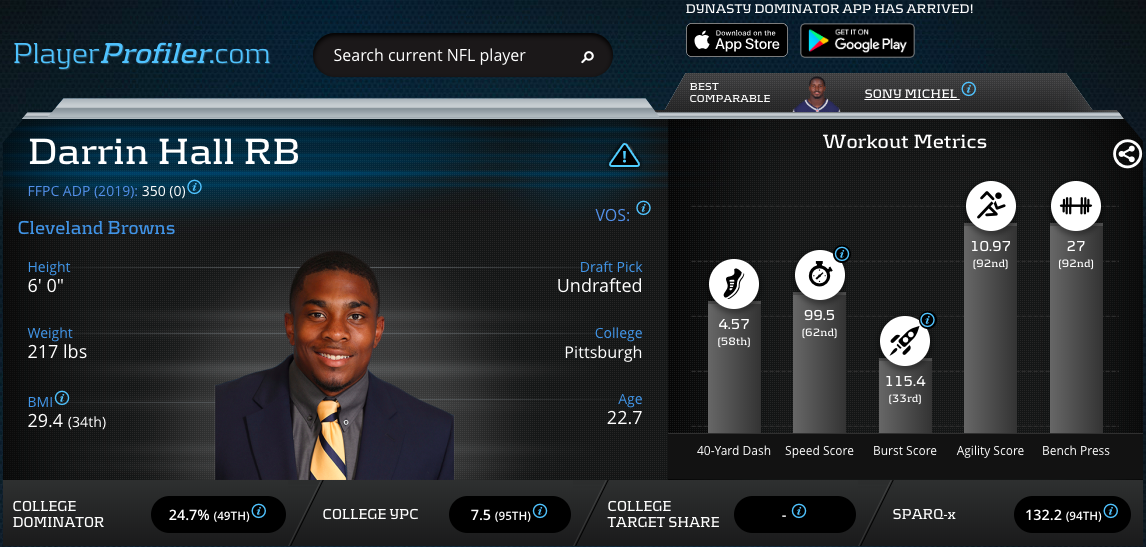1146x547 pixels.
Task: Get the app on Google Play
Action: click(857, 41)
